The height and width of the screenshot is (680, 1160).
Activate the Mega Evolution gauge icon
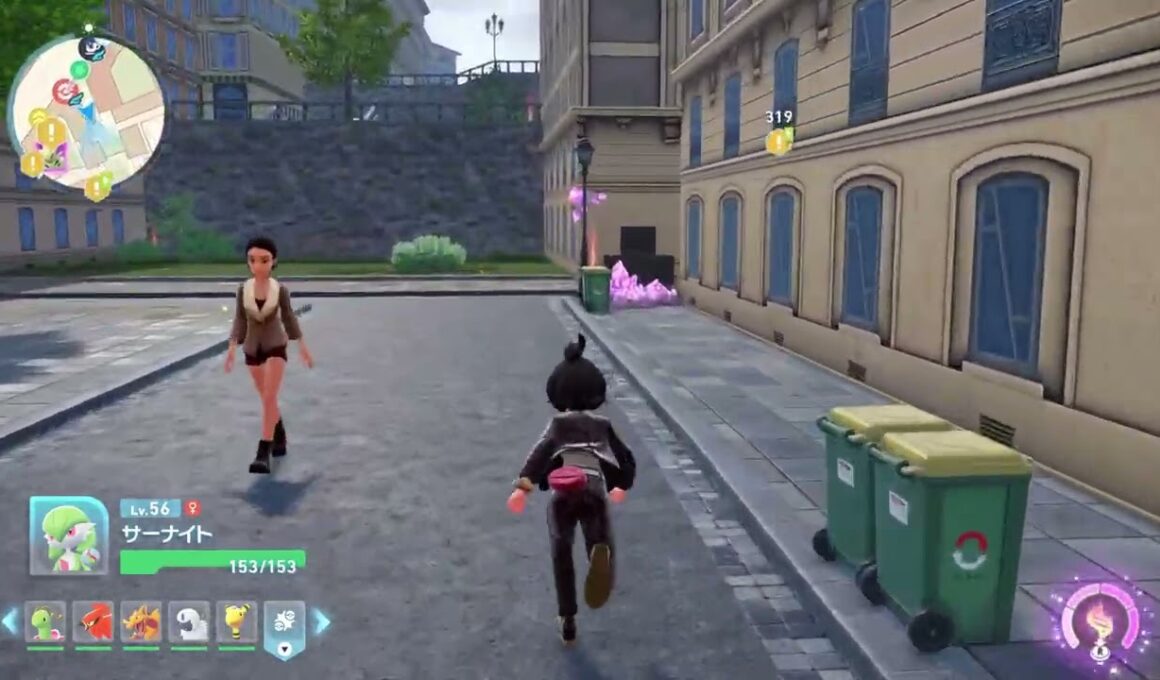click(1100, 621)
